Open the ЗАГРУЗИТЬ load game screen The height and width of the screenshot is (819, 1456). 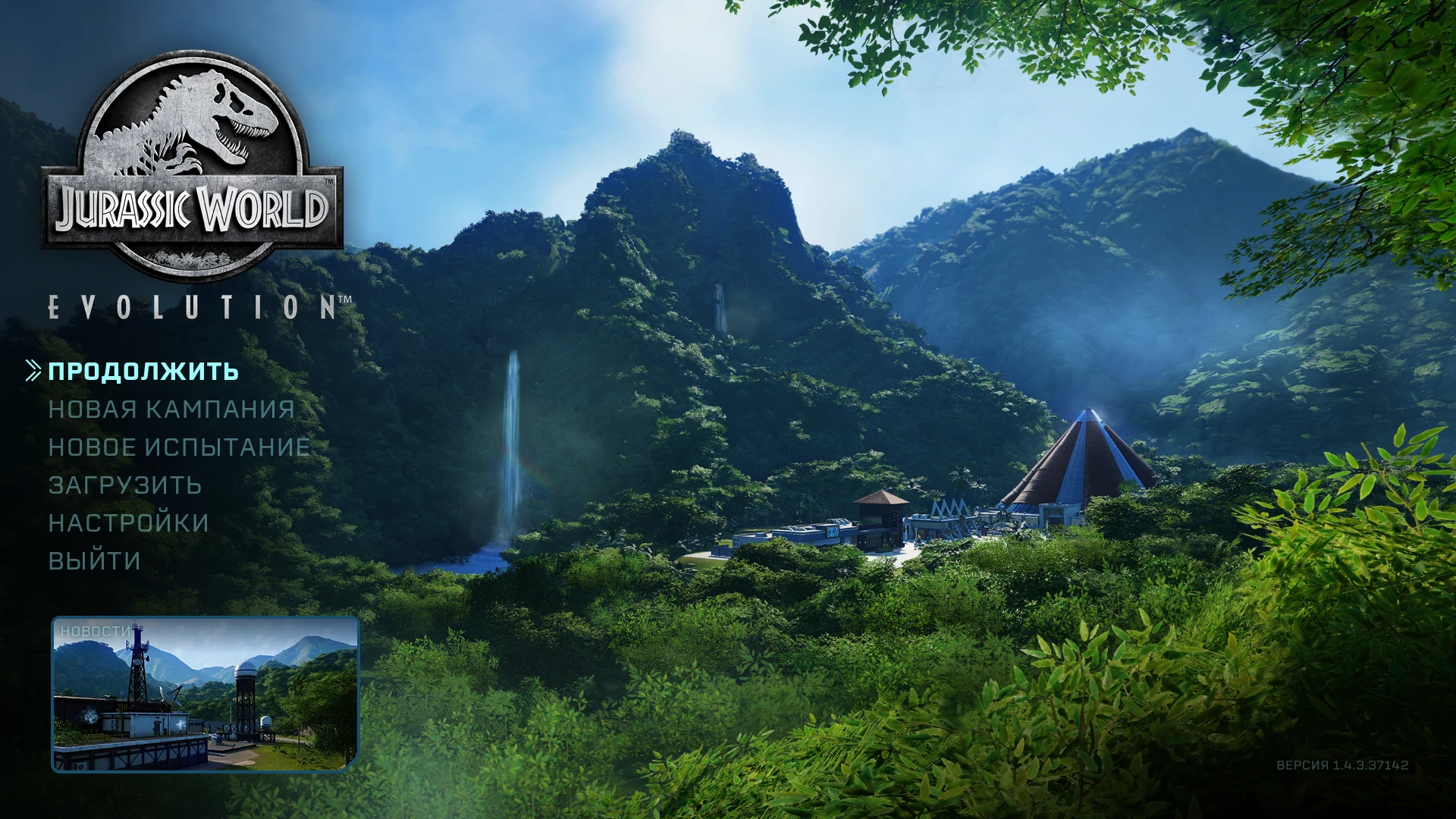pyautogui.click(x=124, y=485)
